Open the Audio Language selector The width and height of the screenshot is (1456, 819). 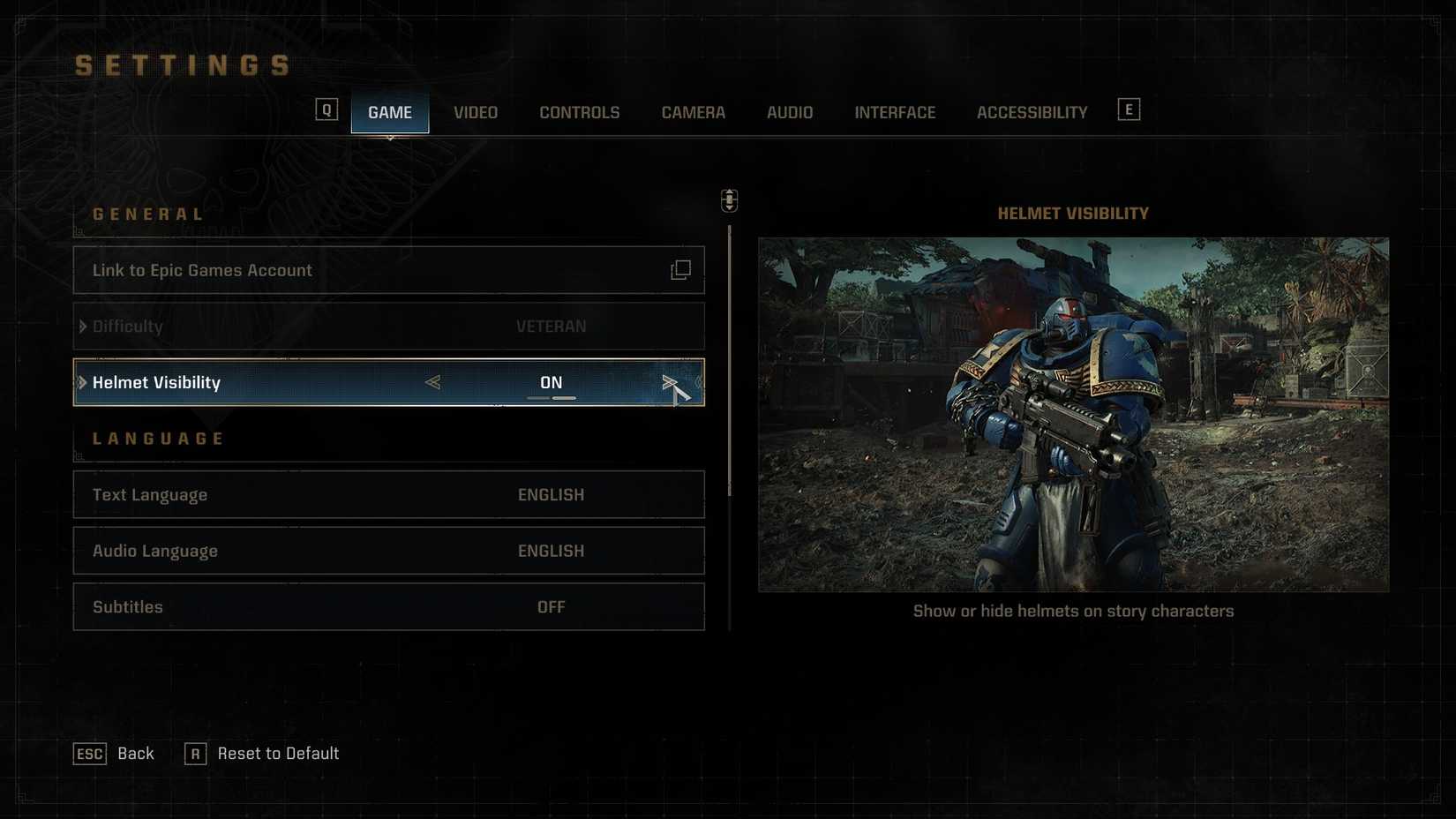click(388, 551)
